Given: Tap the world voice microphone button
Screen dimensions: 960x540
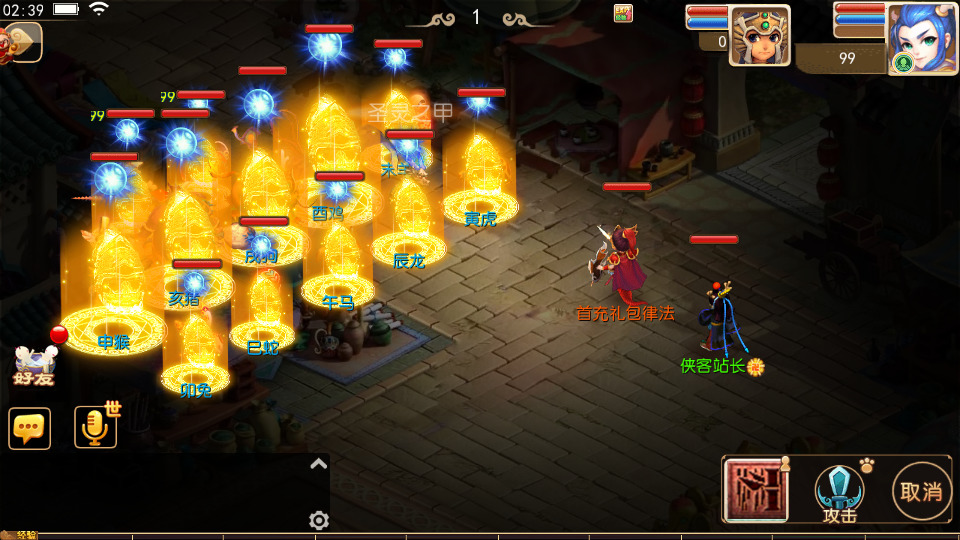Looking at the screenshot, I should pos(96,427).
